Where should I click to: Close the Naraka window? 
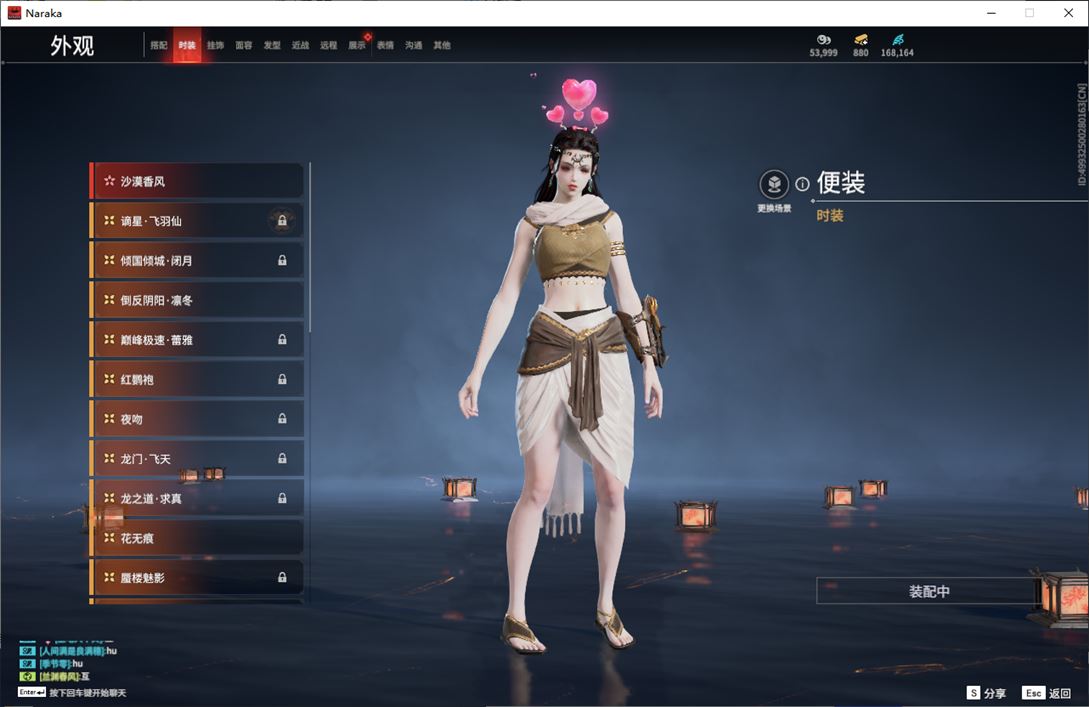coord(1067,13)
